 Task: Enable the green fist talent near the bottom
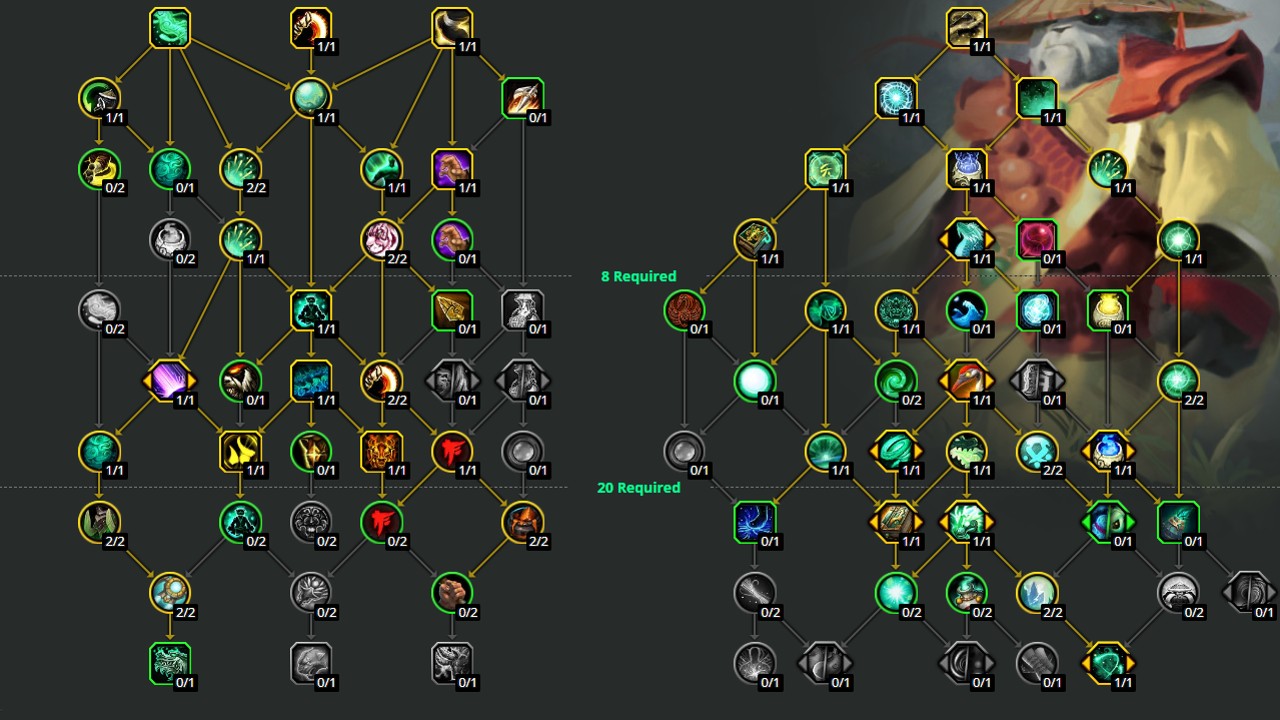(x=451, y=590)
